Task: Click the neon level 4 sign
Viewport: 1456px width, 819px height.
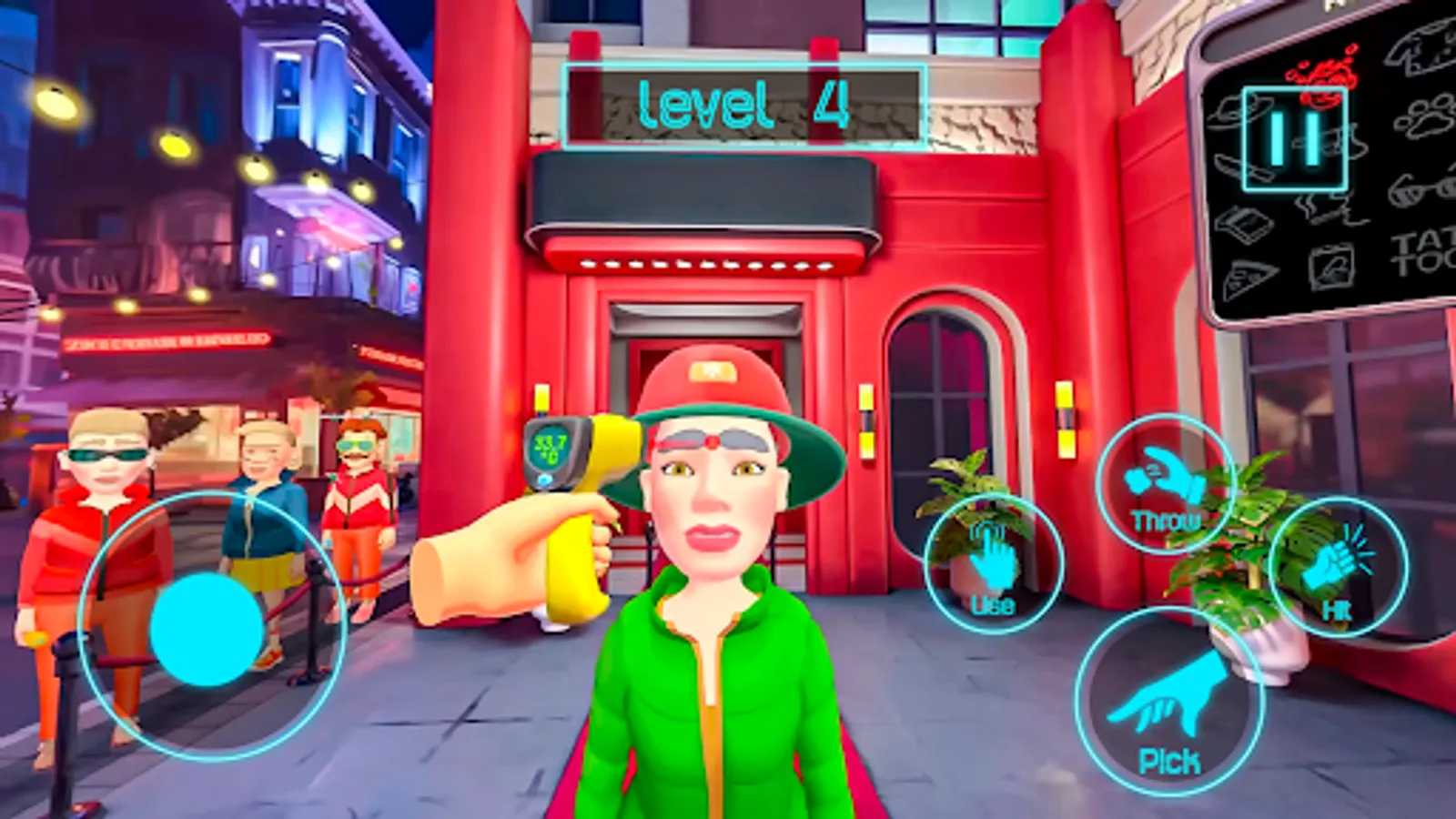Action: (744, 105)
